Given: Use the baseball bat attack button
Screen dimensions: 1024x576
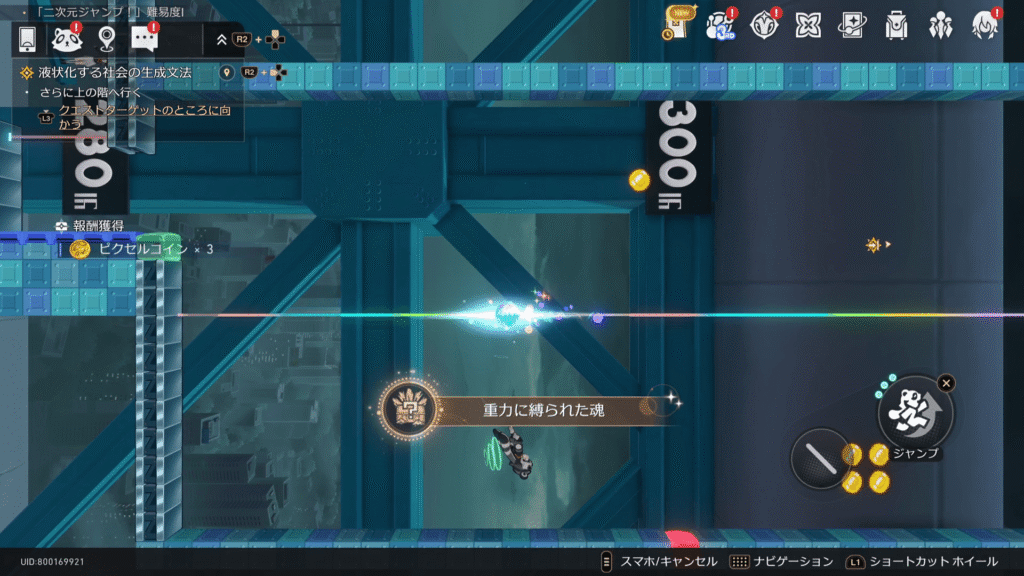Looking at the screenshot, I should [820, 458].
